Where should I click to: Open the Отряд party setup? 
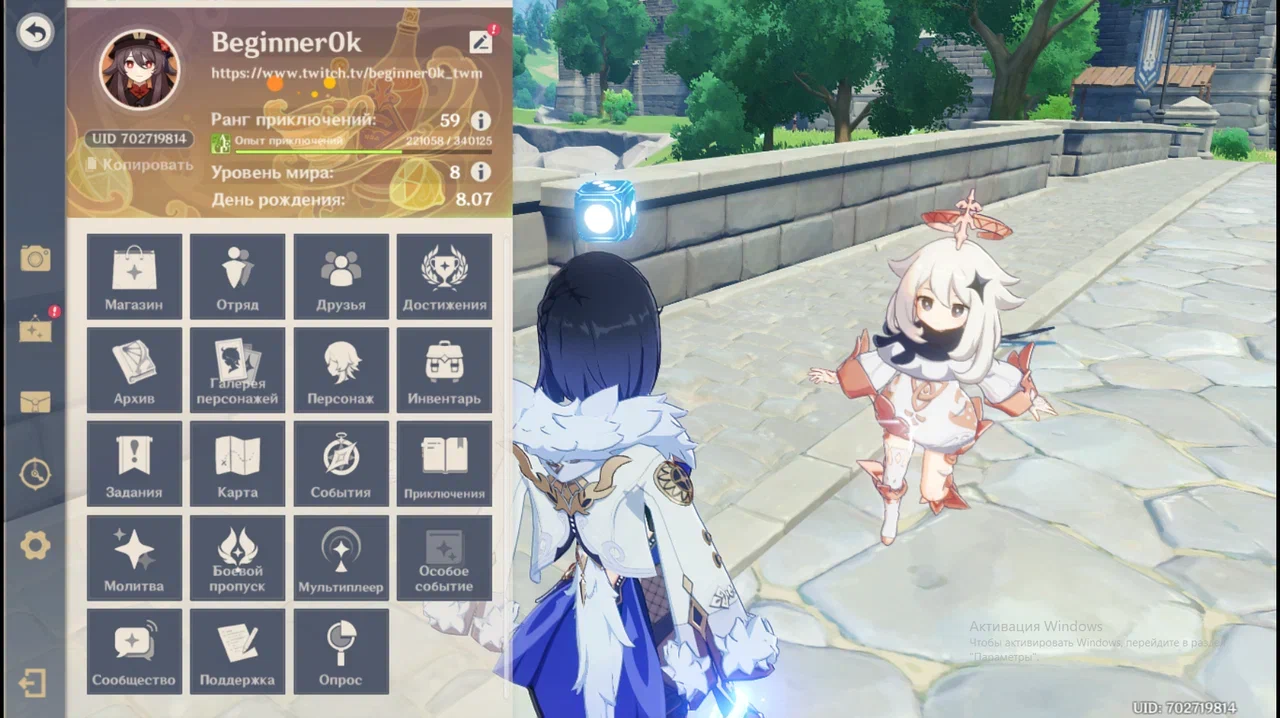click(x=237, y=277)
